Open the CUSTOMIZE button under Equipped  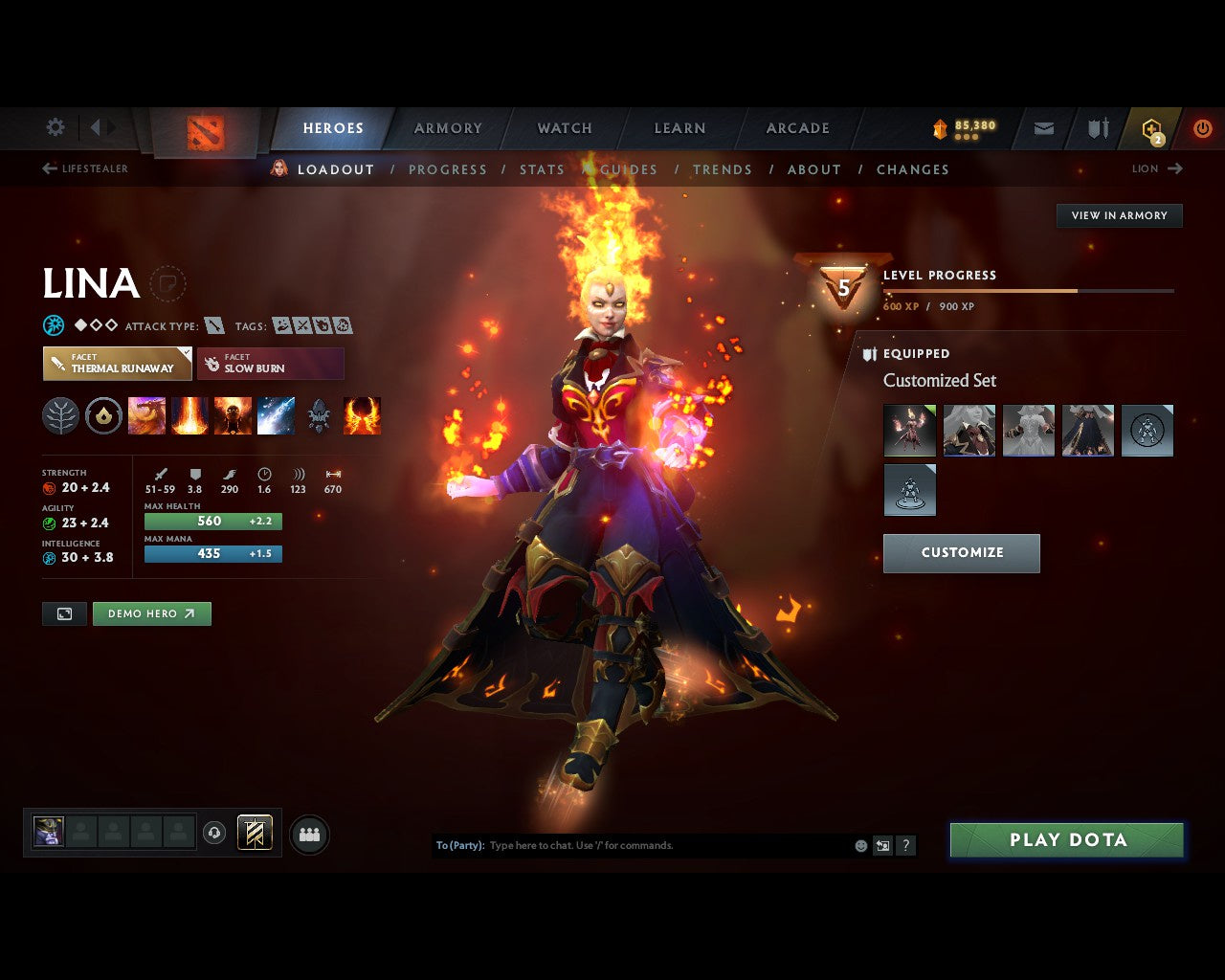(961, 552)
